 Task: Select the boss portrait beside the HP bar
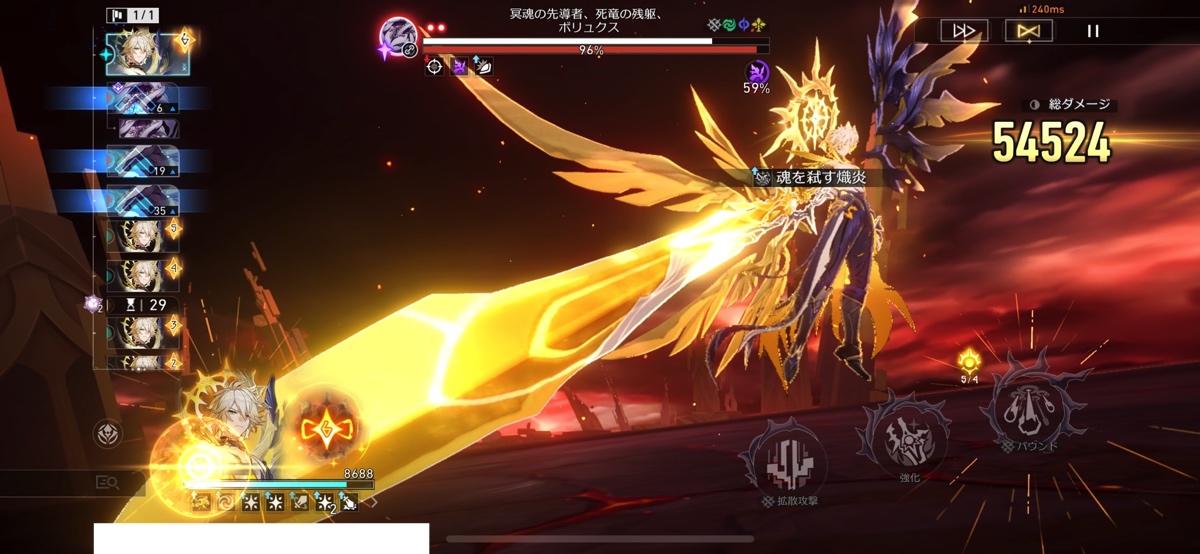[398, 39]
